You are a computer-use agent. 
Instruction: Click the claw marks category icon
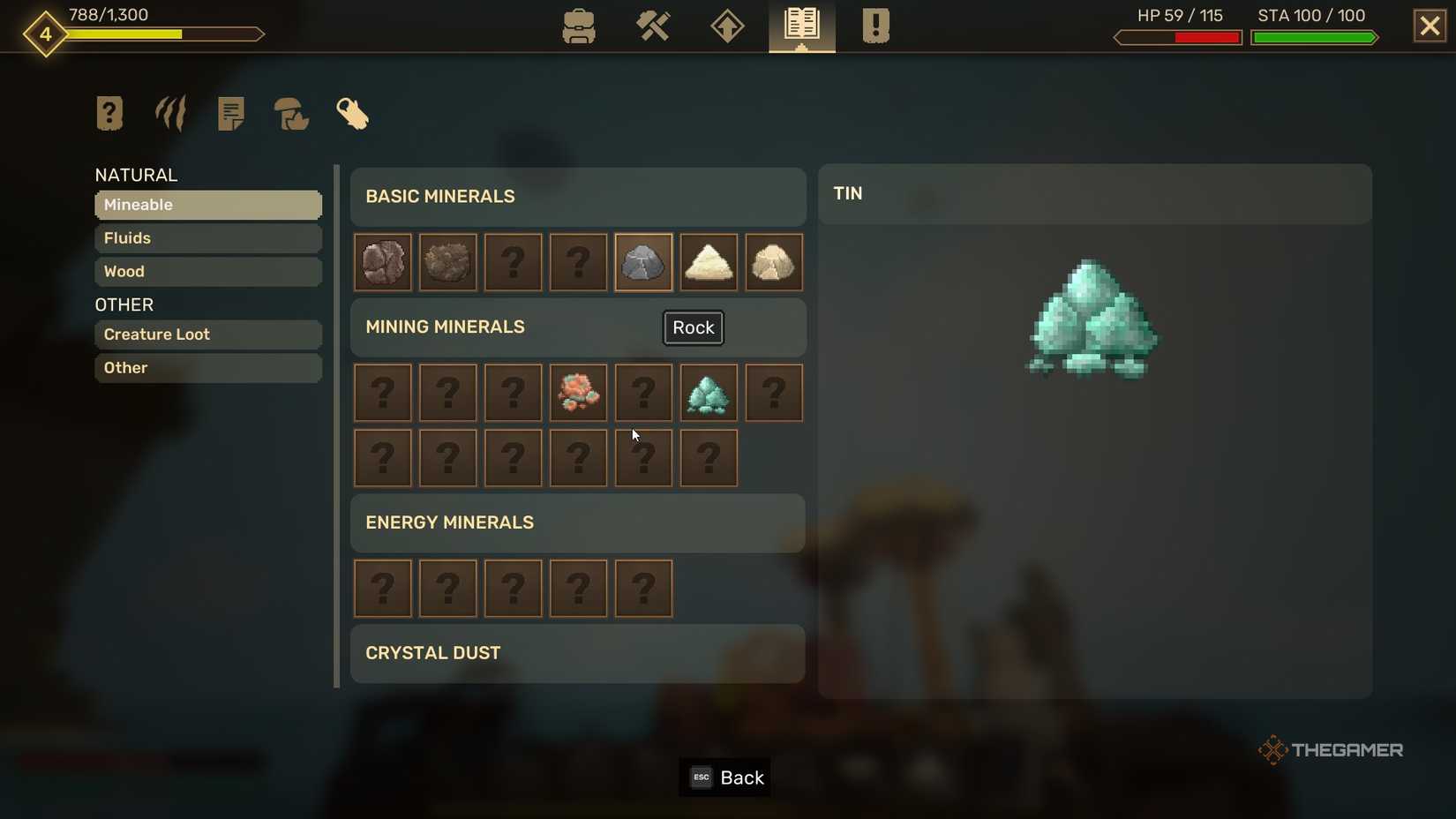point(169,113)
